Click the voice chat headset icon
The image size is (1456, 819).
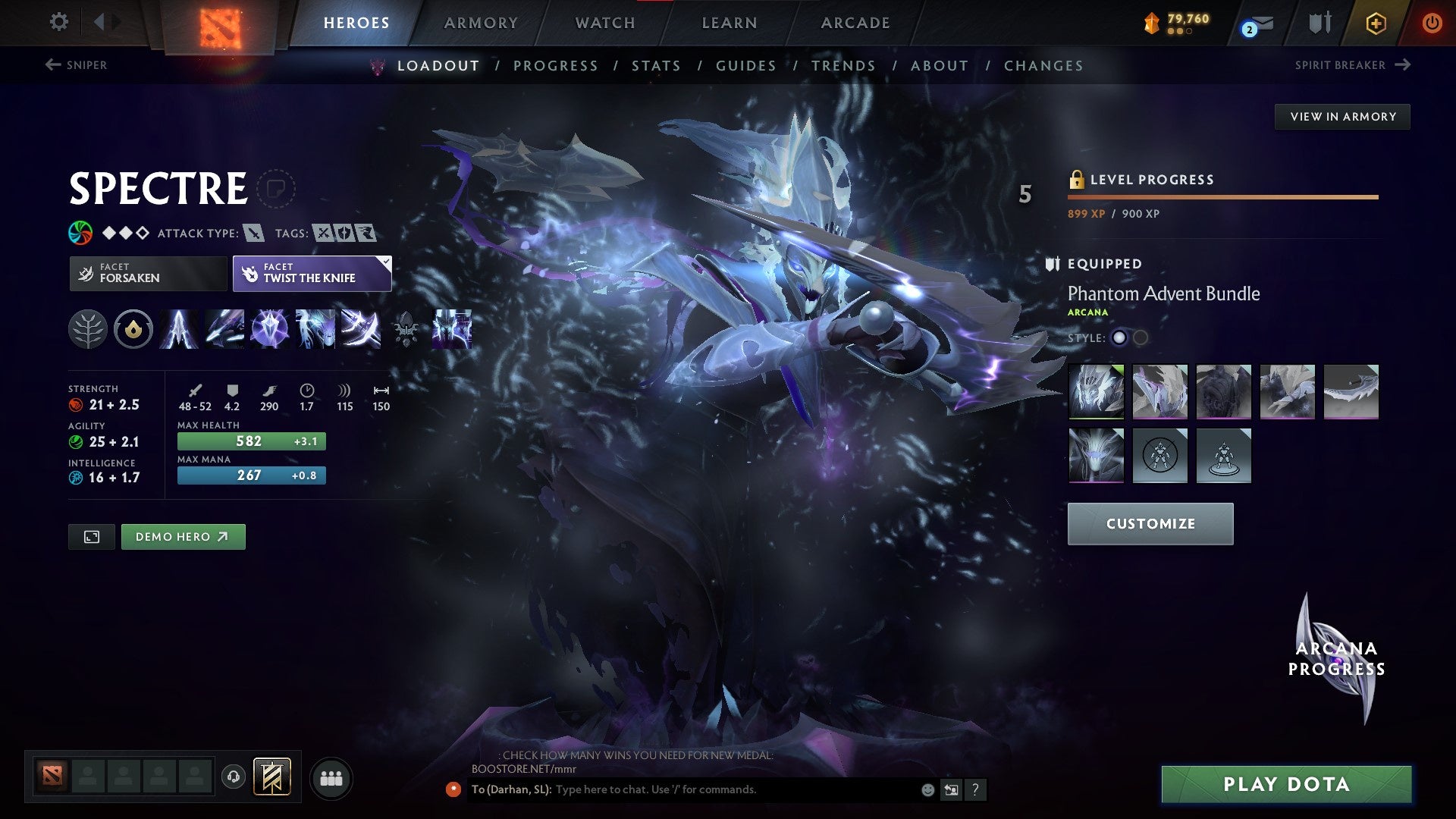point(235,777)
